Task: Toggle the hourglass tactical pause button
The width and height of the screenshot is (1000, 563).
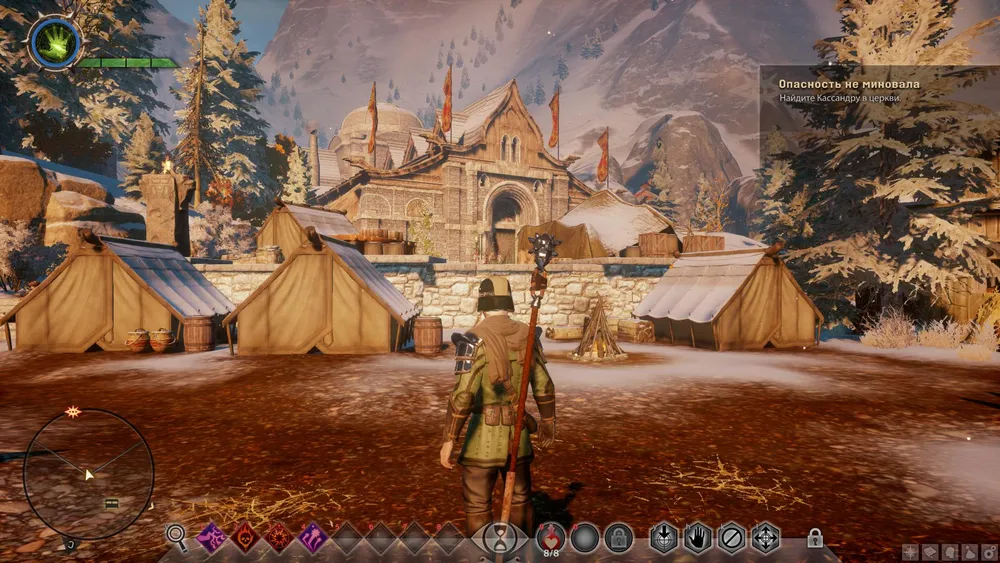Action: click(x=497, y=538)
